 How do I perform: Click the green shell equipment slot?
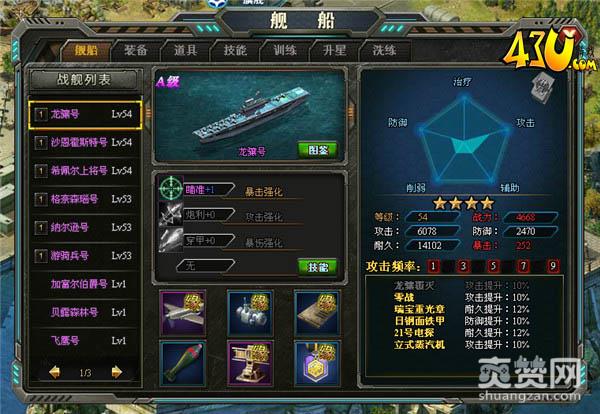coord(181,362)
